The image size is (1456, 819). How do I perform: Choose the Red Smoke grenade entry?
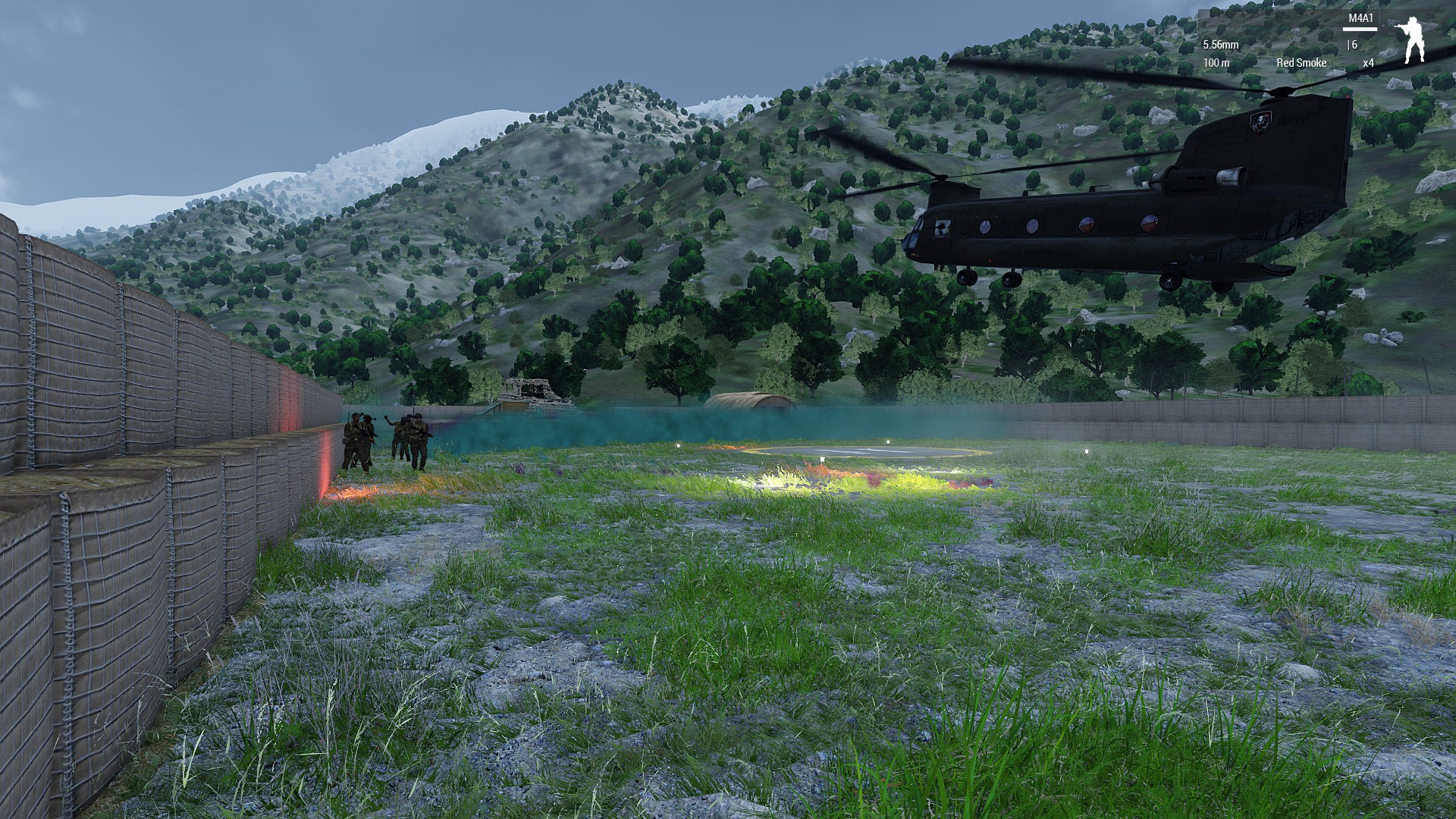point(1301,63)
